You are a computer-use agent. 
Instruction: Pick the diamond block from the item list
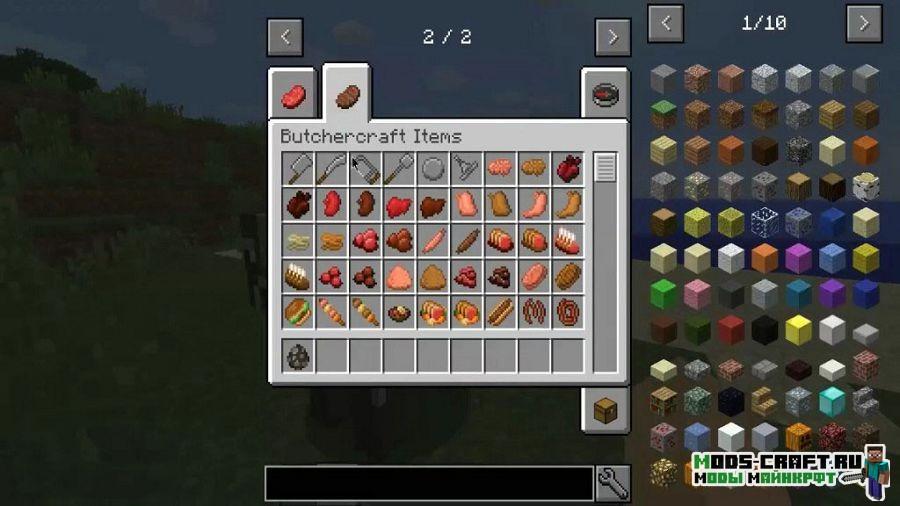click(832, 400)
